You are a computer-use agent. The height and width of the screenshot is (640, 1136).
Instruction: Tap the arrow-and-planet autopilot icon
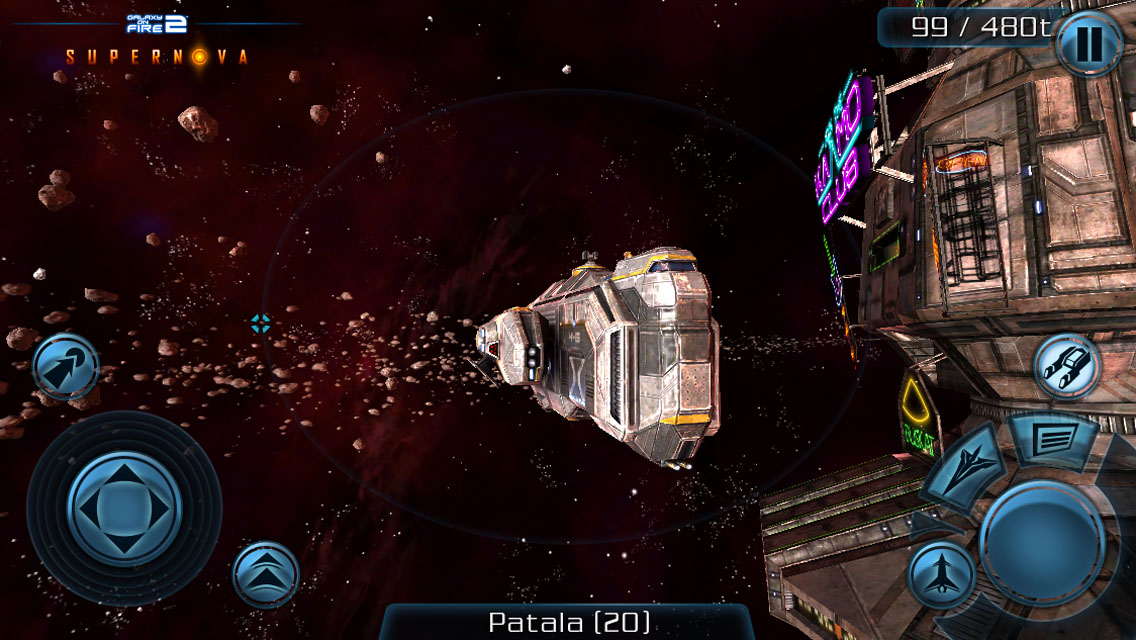click(66, 367)
